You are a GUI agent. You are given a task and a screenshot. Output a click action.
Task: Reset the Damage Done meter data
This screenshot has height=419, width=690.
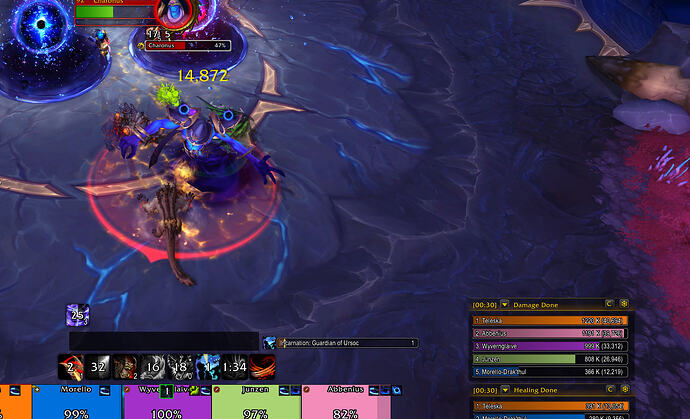point(608,304)
